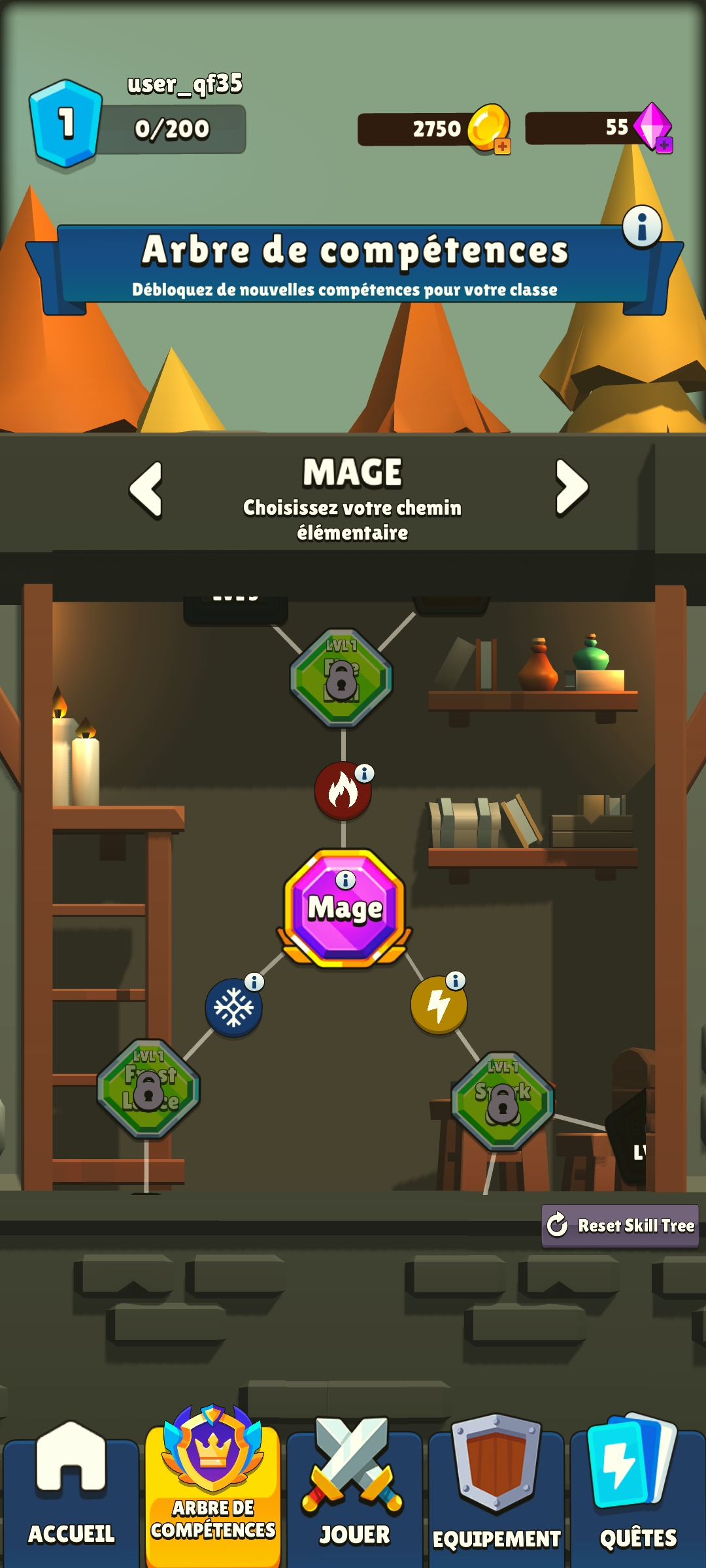Choose the yellow lightning element path
The height and width of the screenshot is (1568, 706).
pyautogui.click(x=439, y=1005)
